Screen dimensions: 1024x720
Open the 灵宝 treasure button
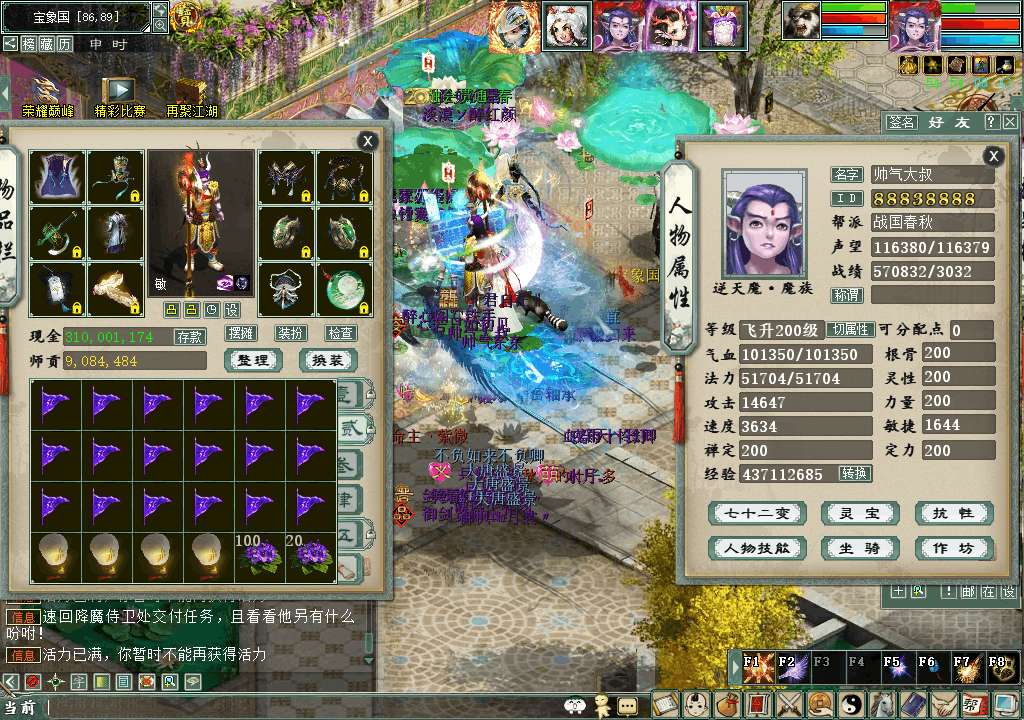tap(858, 514)
